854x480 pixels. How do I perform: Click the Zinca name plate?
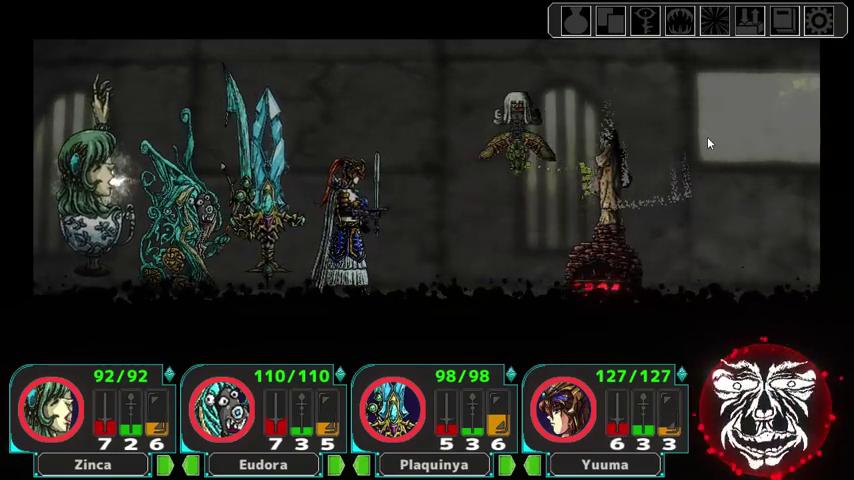point(93,465)
